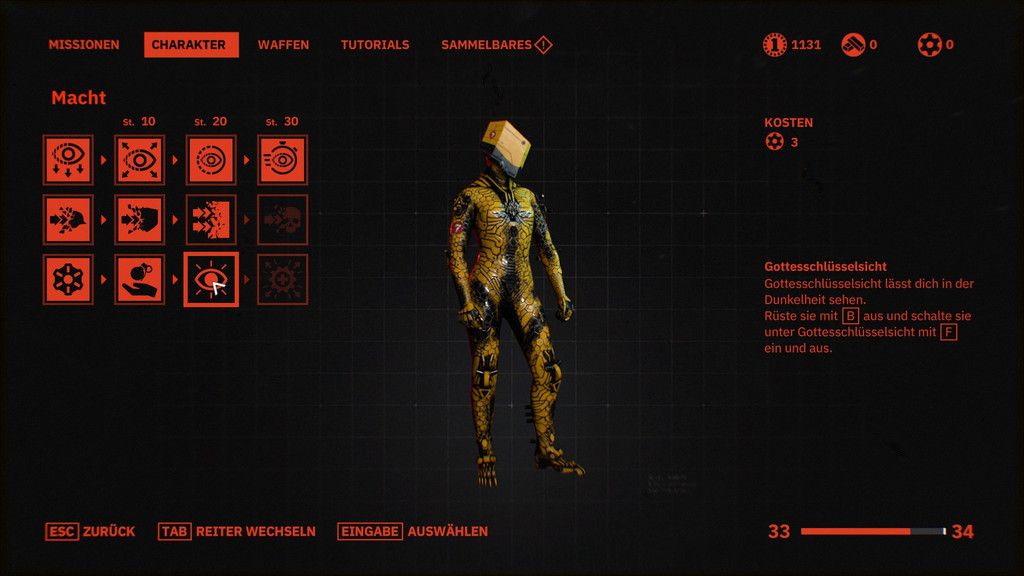Click the Reiter Wechseln button

click(x=237, y=531)
